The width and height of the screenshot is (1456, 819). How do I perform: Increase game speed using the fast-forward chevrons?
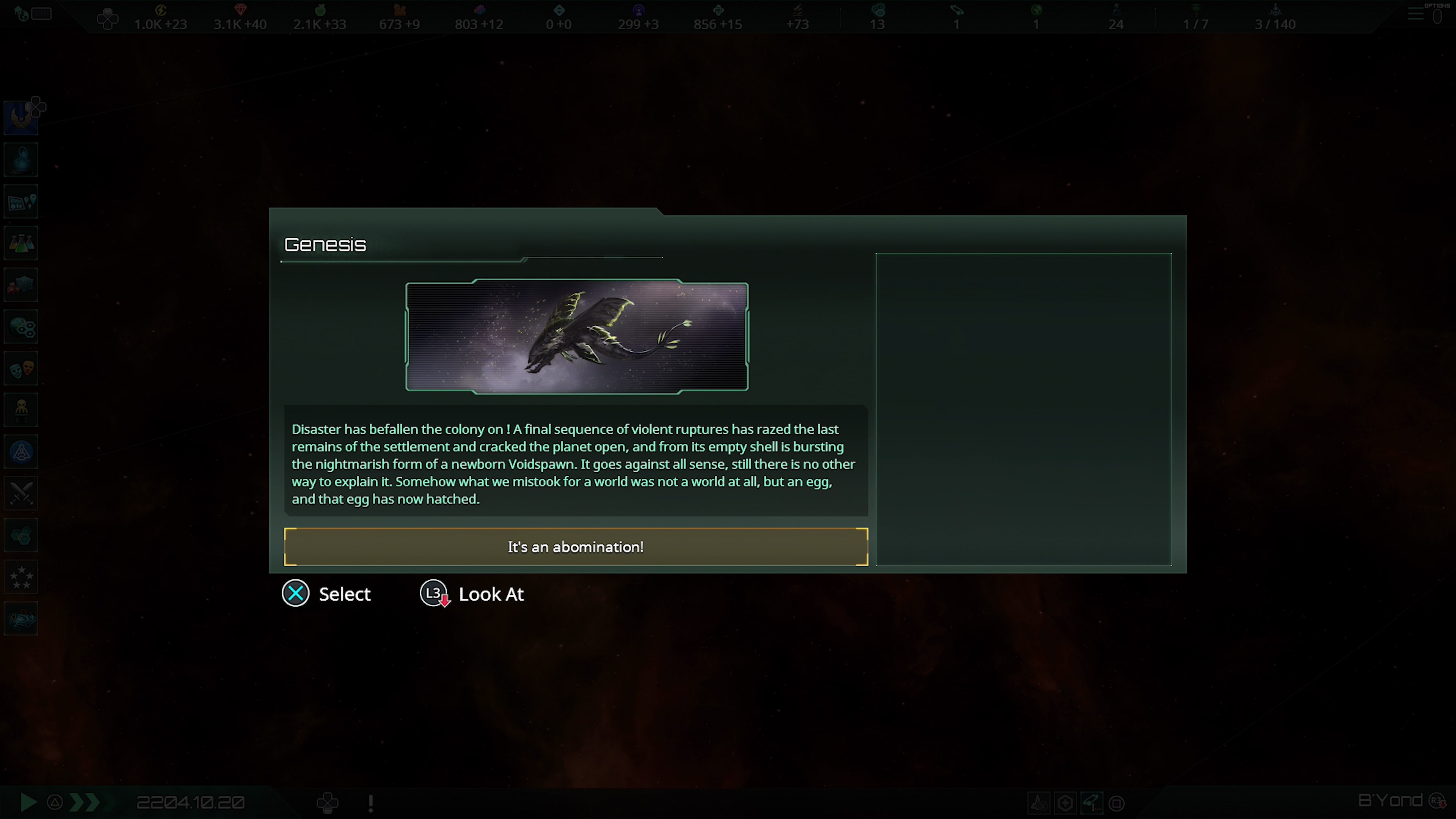click(84, 802)
